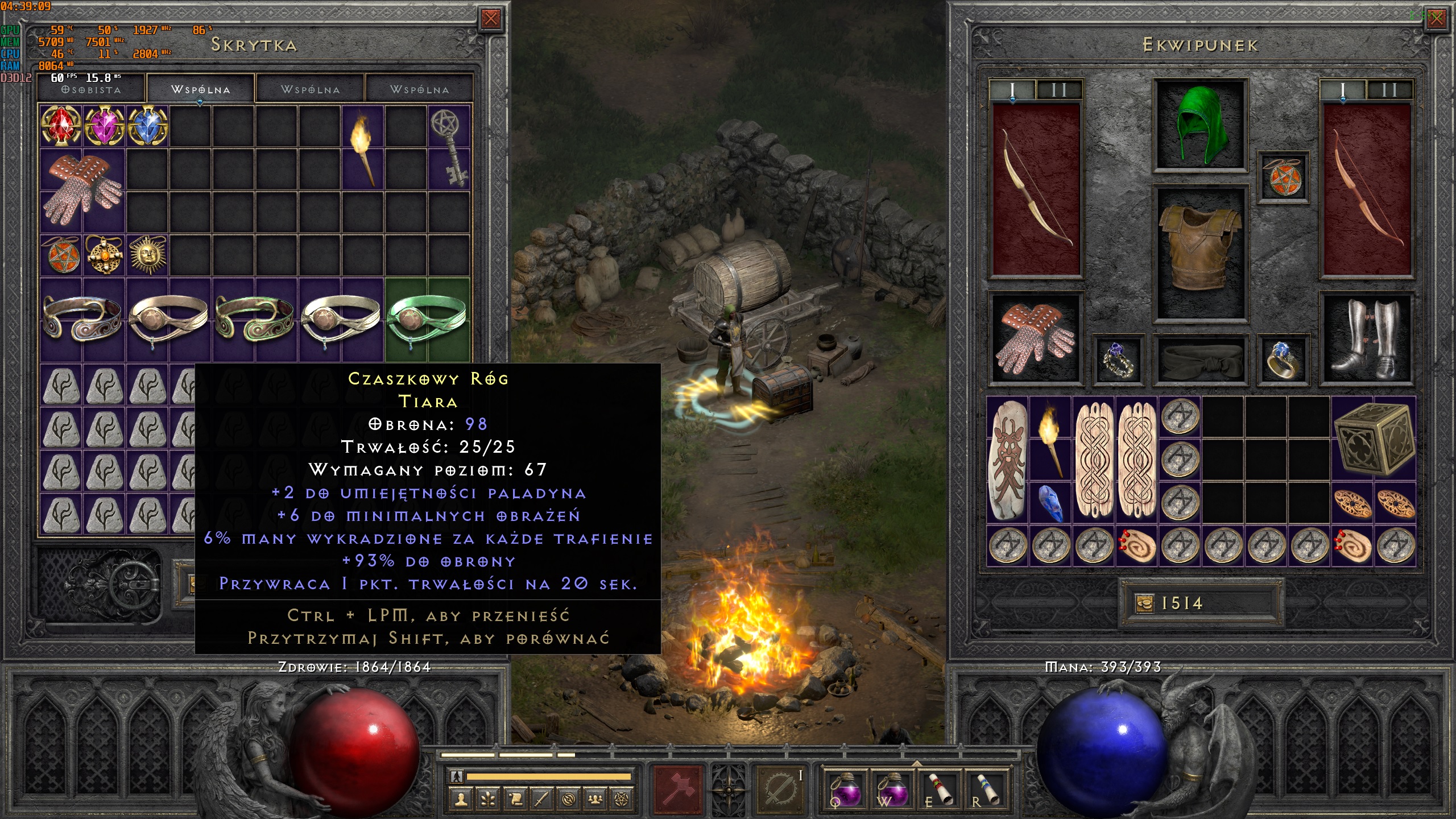Select the equipped dark belt
This screenshot has width=1456, height=819.
[x=1200, y=359]
